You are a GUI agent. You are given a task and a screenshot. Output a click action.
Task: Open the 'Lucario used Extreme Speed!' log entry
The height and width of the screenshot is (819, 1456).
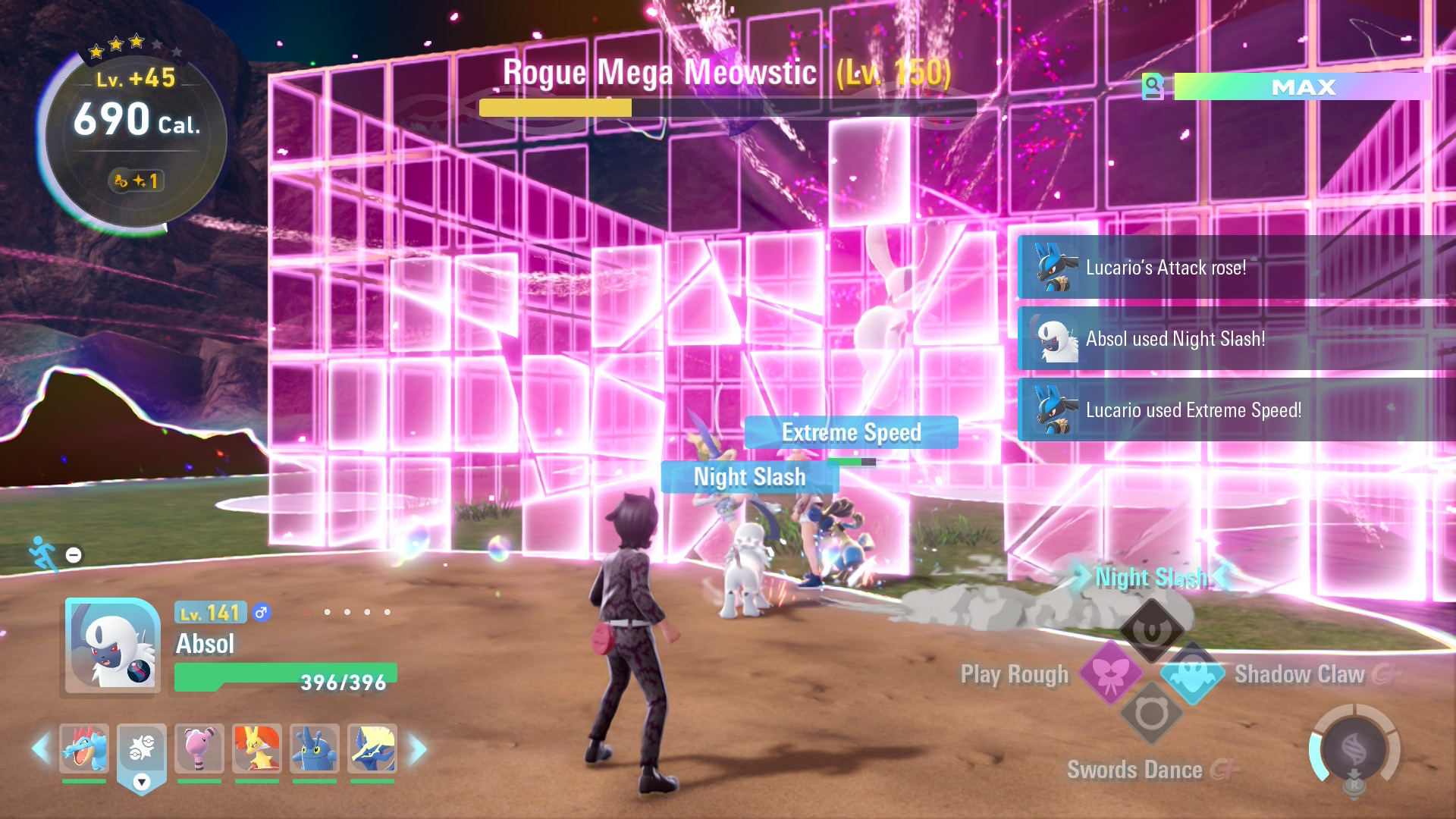(1236, 410)
